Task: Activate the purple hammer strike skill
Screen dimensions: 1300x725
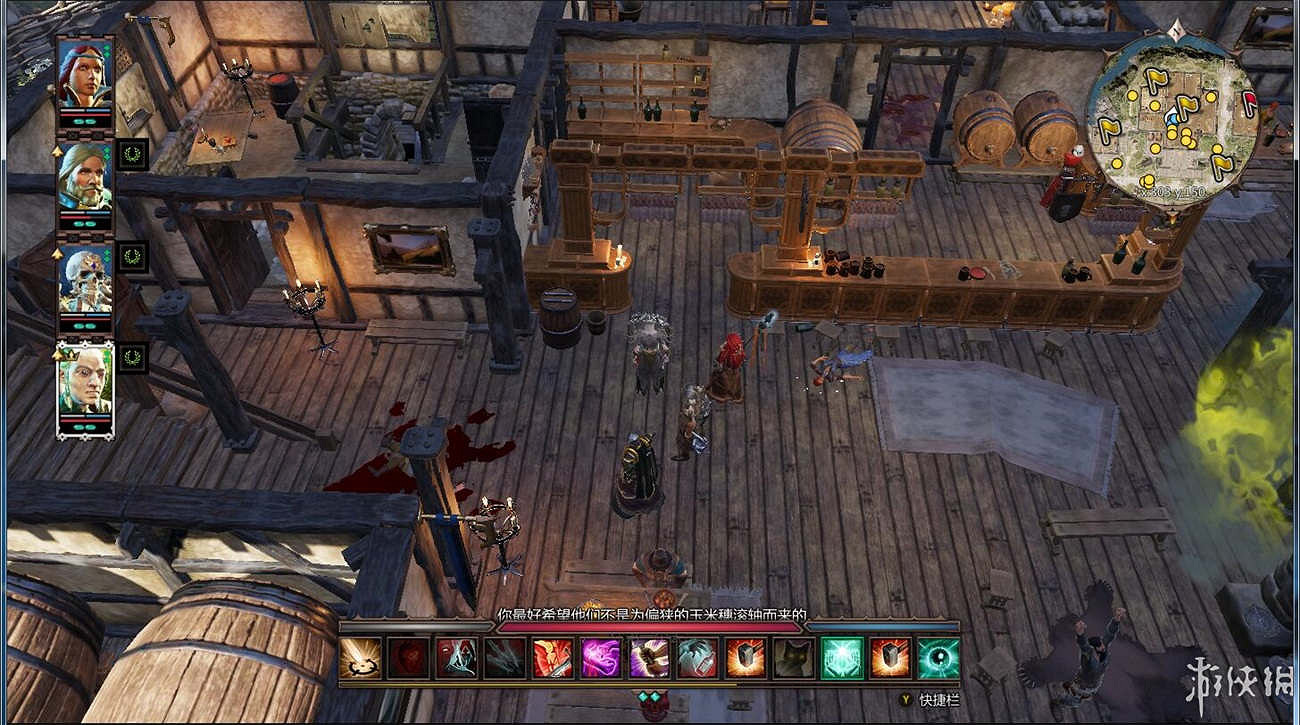Action: click(650, 658)
